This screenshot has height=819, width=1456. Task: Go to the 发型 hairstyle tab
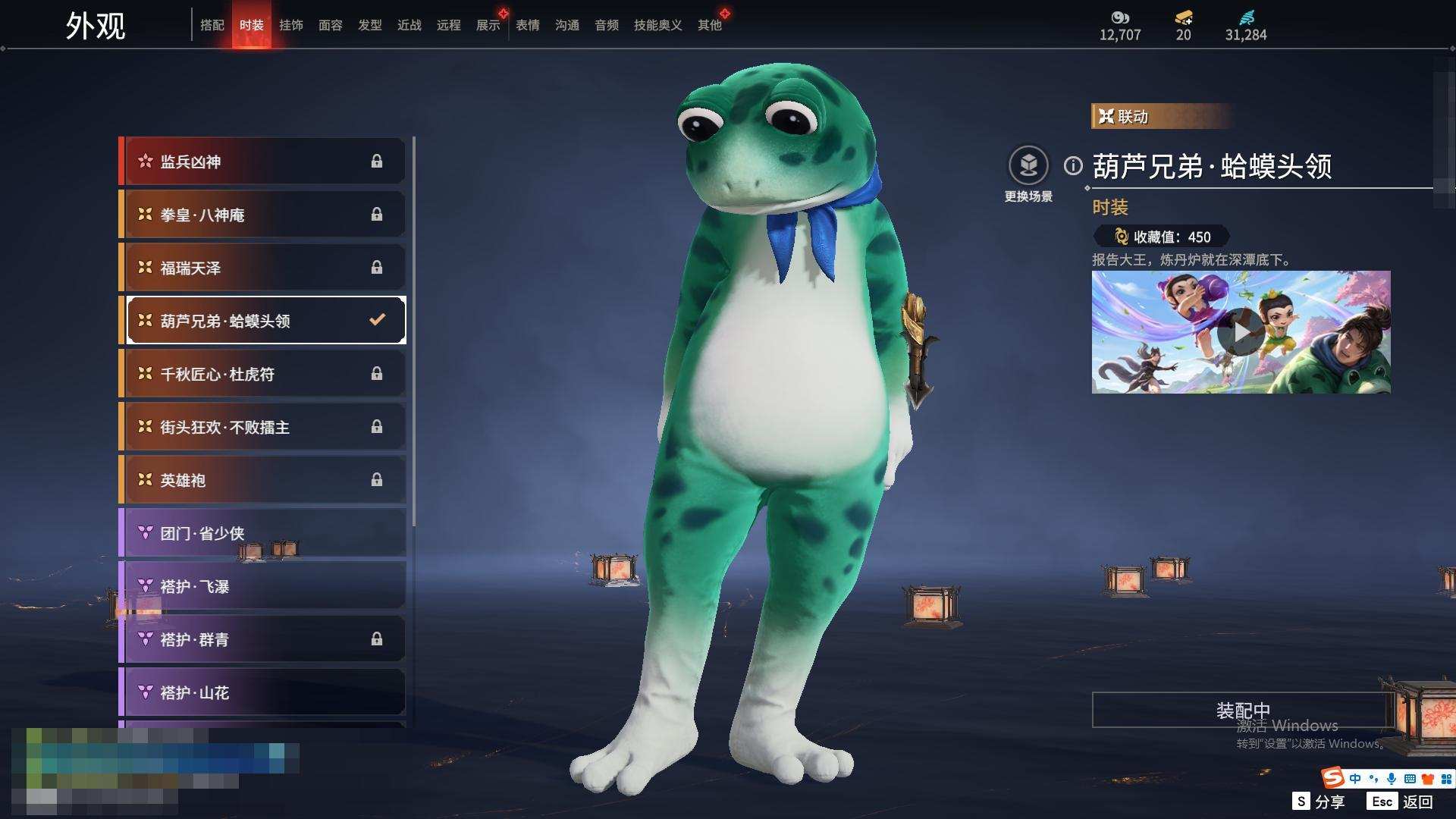pos(370,25)
